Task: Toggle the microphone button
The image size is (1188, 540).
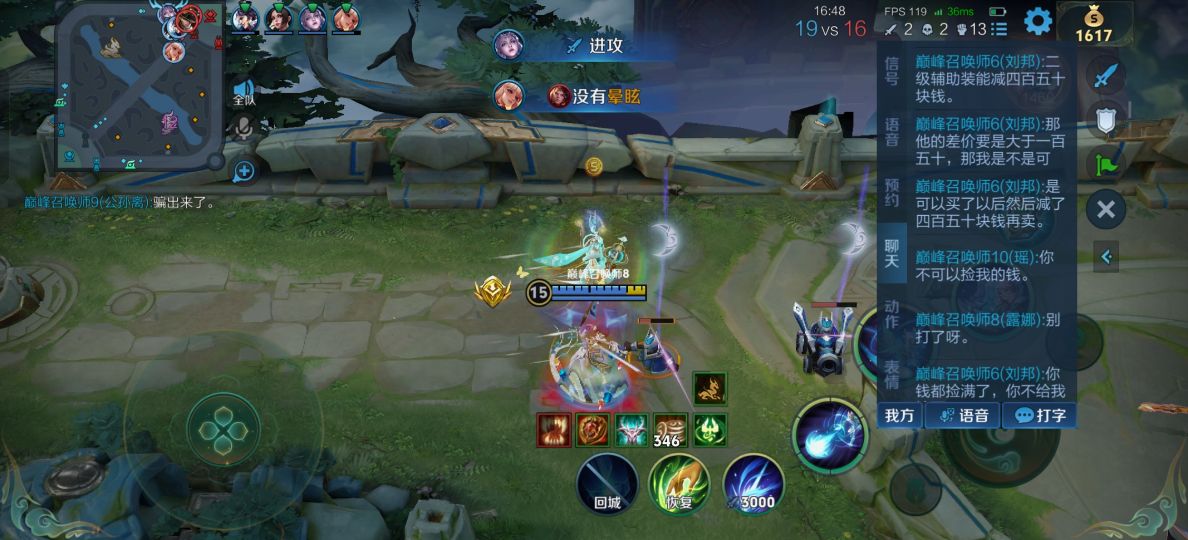Action: (x=243, y=127)
